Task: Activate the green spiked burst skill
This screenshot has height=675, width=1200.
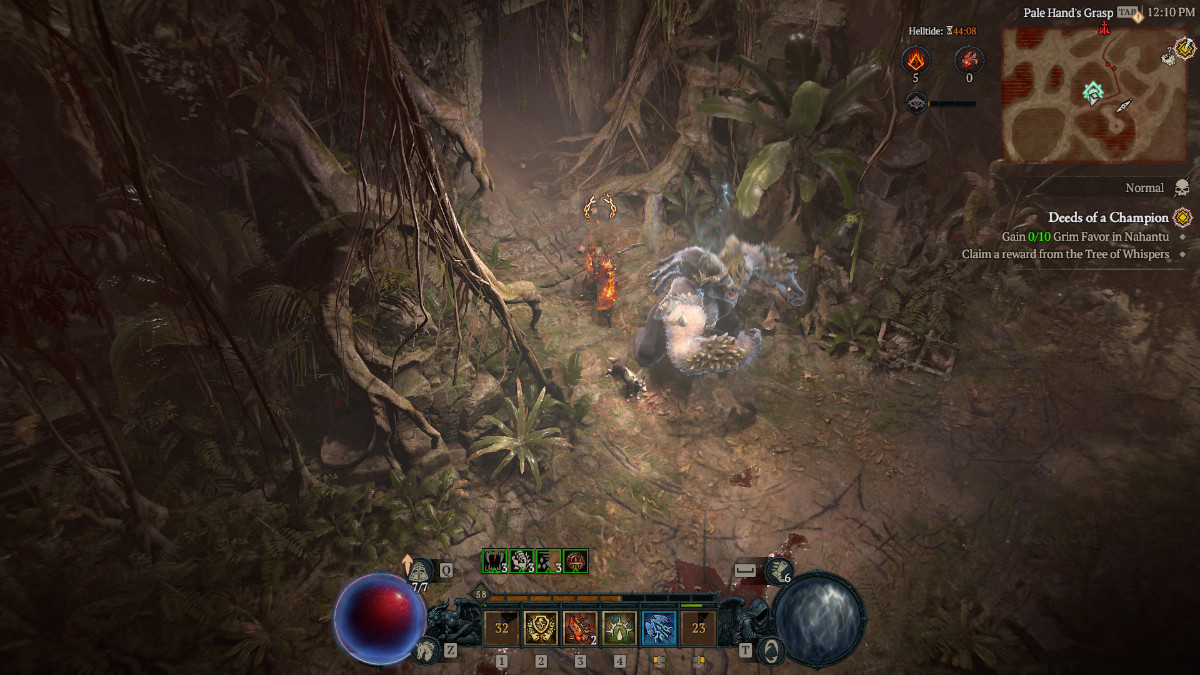Action: [x=619, y=628]
